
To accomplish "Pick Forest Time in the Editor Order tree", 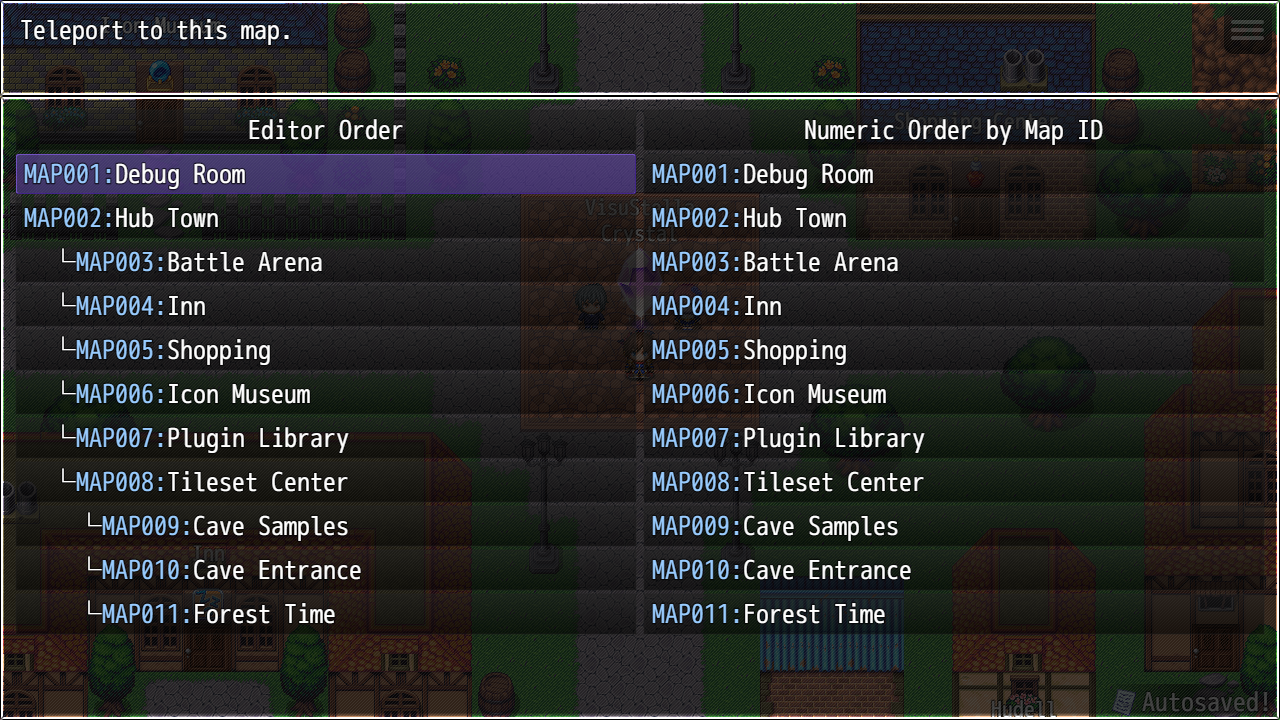I will pos(326,615).
